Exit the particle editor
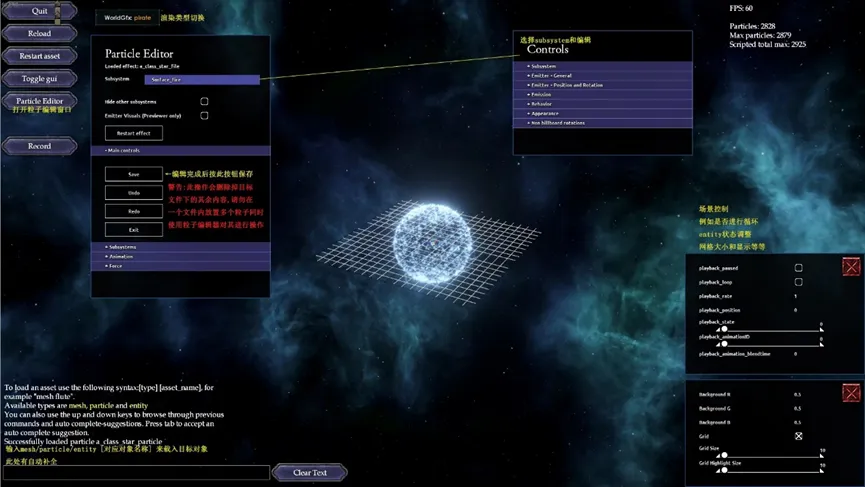Screen dimensions: 865x487 click(134, 230)
